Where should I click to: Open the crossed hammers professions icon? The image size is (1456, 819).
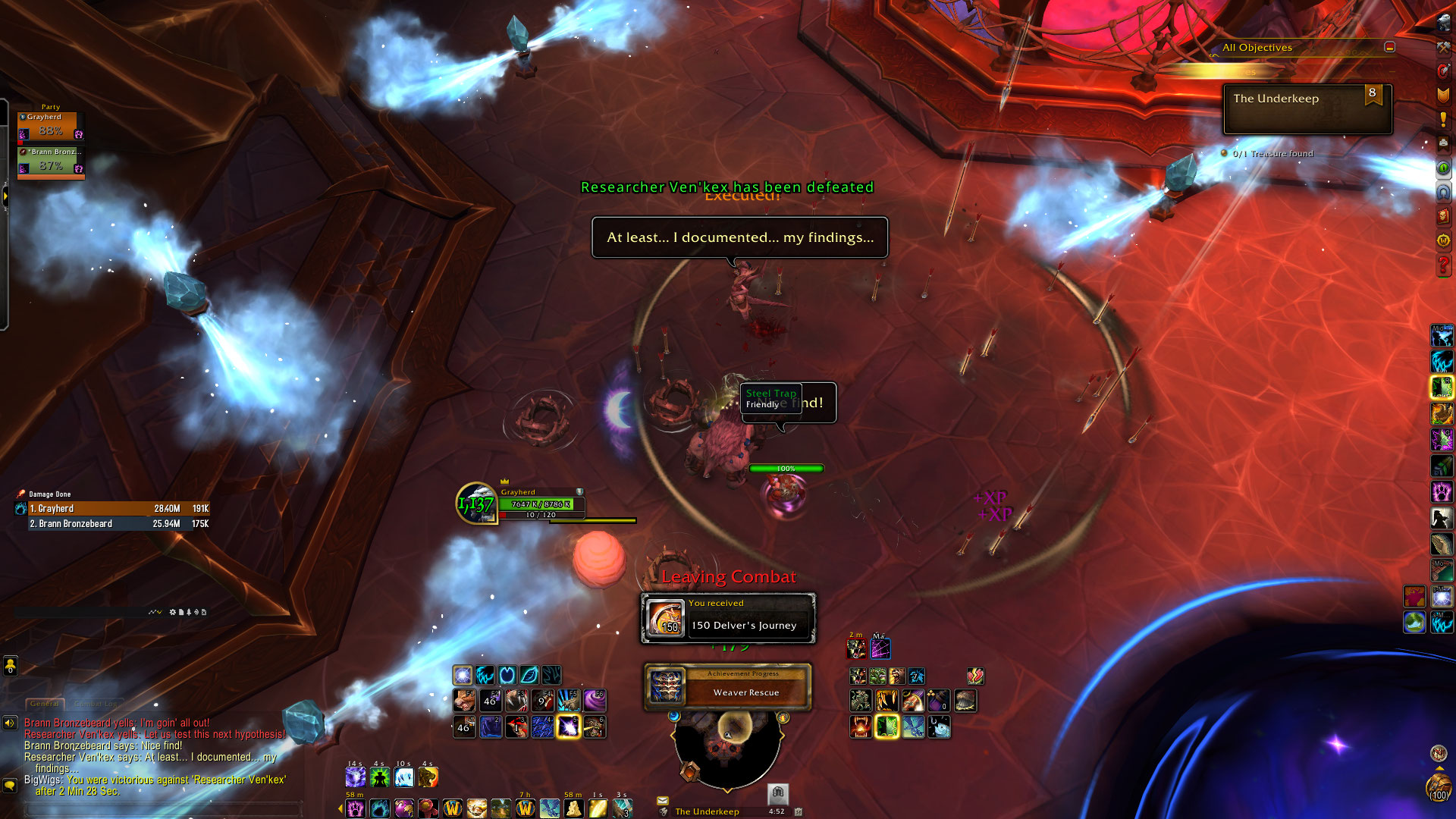tap(1442, 47)
